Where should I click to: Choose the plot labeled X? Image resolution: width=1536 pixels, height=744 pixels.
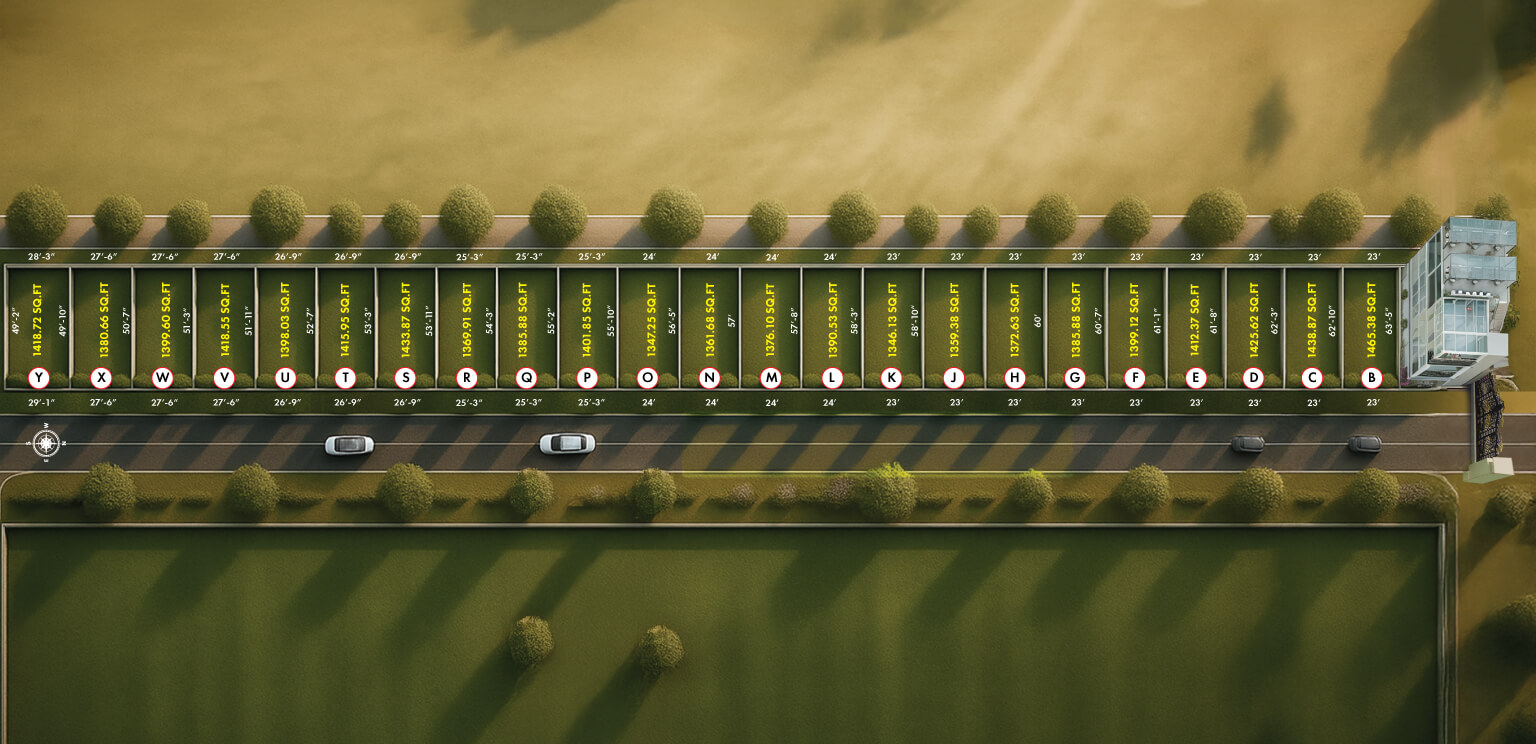click(100, 378)
